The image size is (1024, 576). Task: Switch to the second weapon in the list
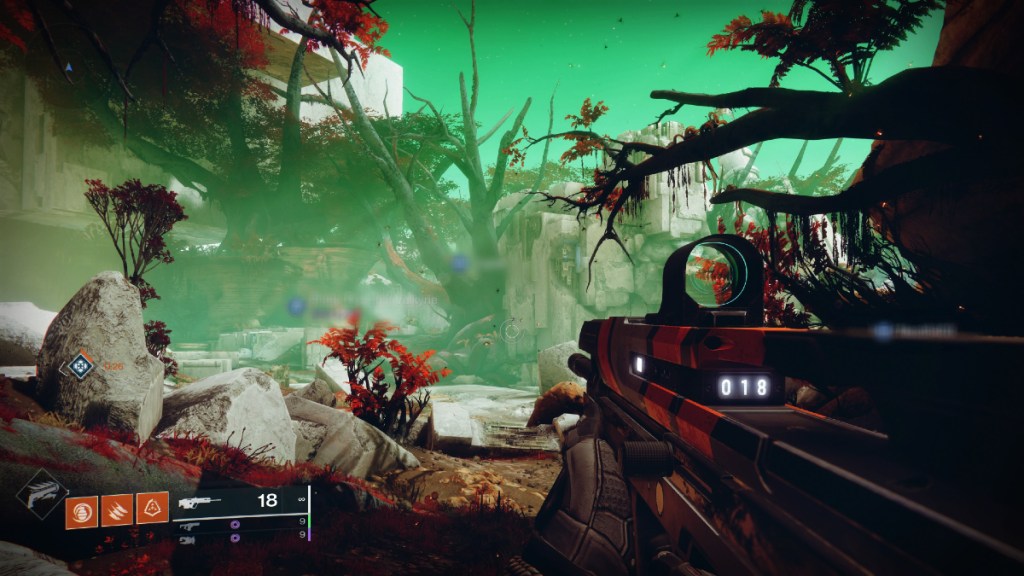pos(240,524)
